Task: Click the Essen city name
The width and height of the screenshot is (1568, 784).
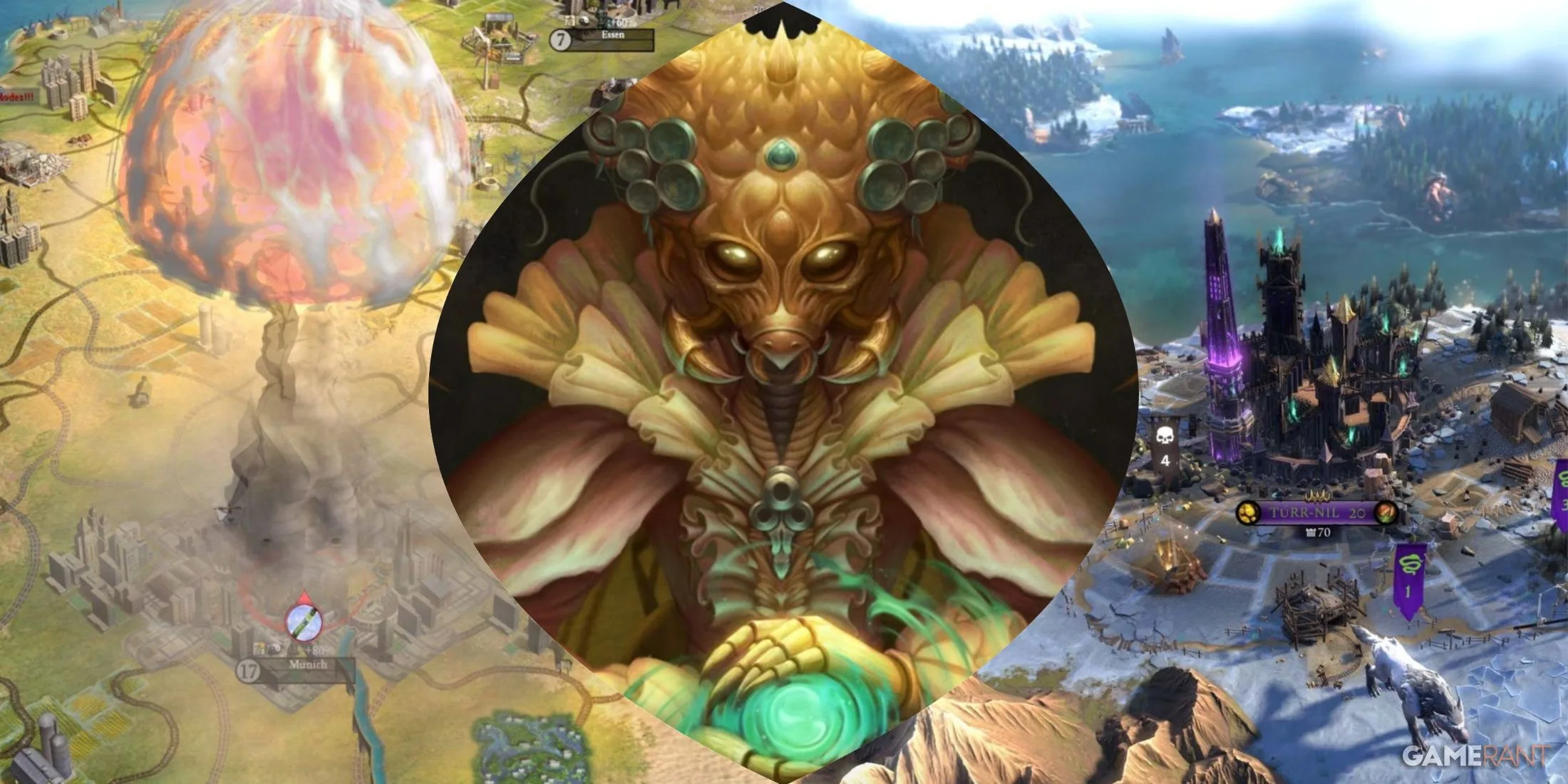Action: 612,34
